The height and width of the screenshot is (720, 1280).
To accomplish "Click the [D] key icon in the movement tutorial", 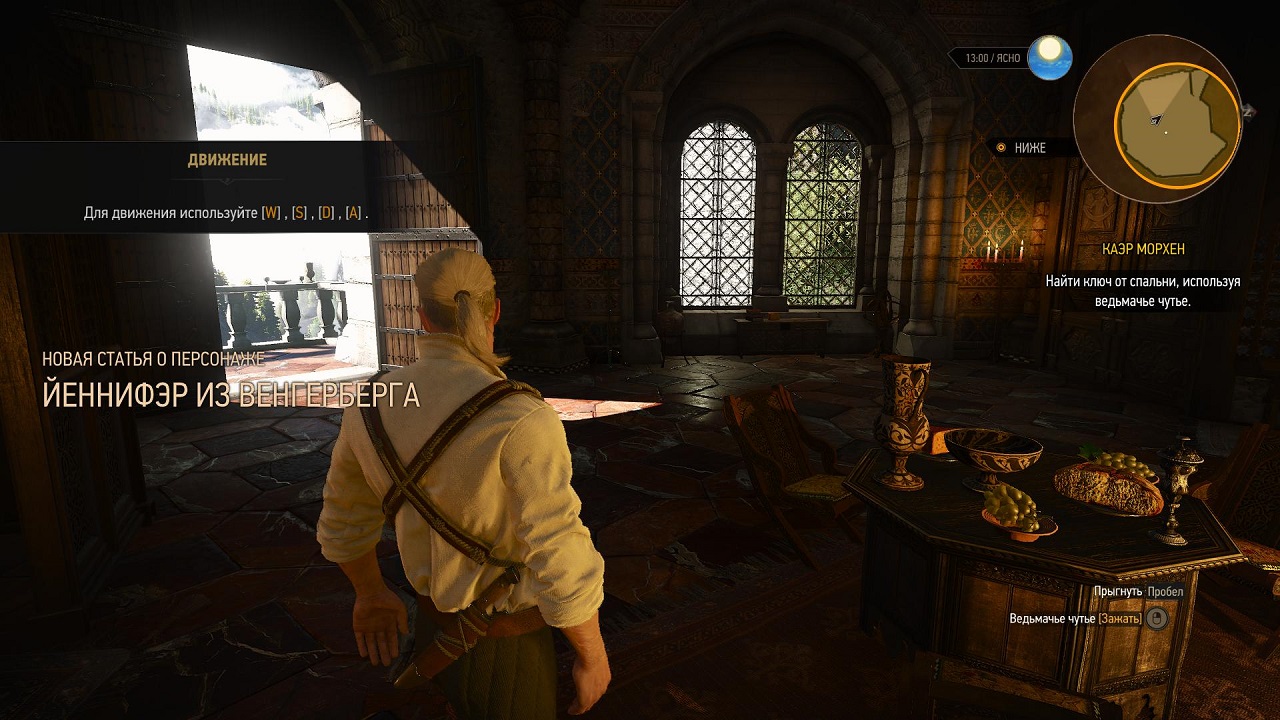I will (327, 212).
